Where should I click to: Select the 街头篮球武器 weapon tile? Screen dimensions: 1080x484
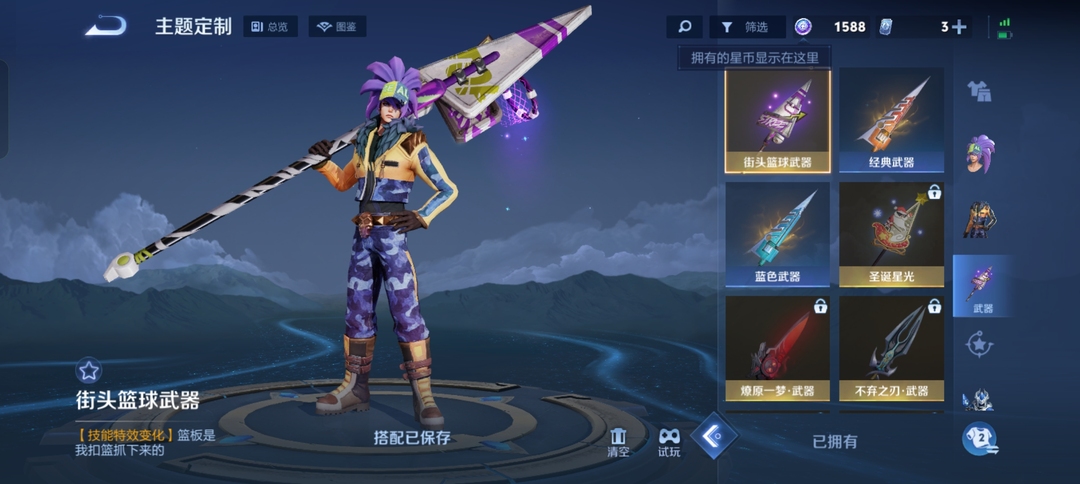(777, 122)
